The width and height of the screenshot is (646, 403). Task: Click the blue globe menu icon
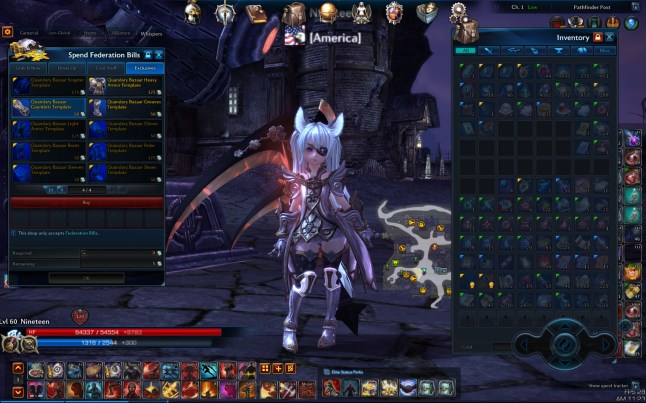click(631, 24)
